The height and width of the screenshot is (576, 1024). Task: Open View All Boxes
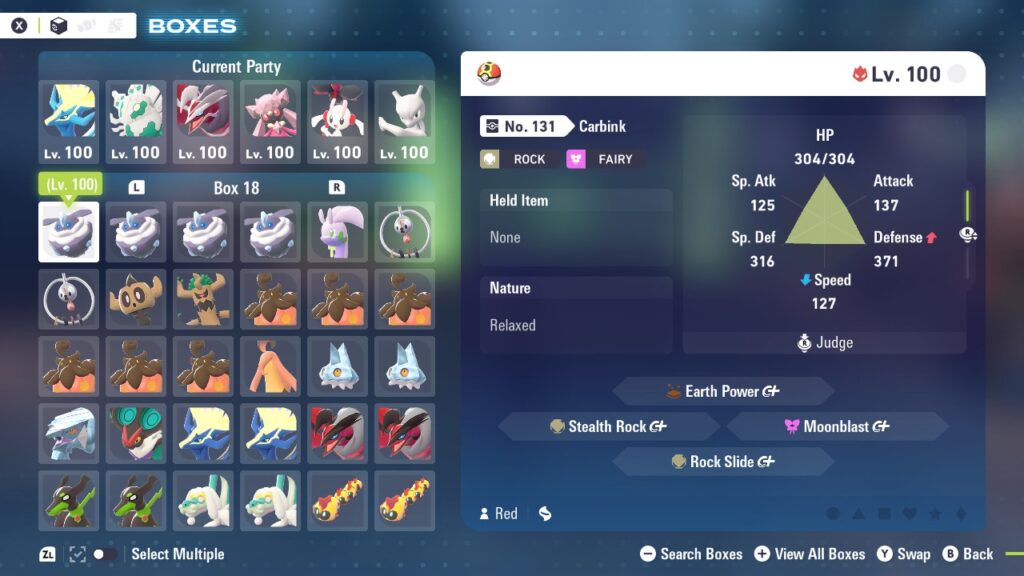click(x=809, y=554)
